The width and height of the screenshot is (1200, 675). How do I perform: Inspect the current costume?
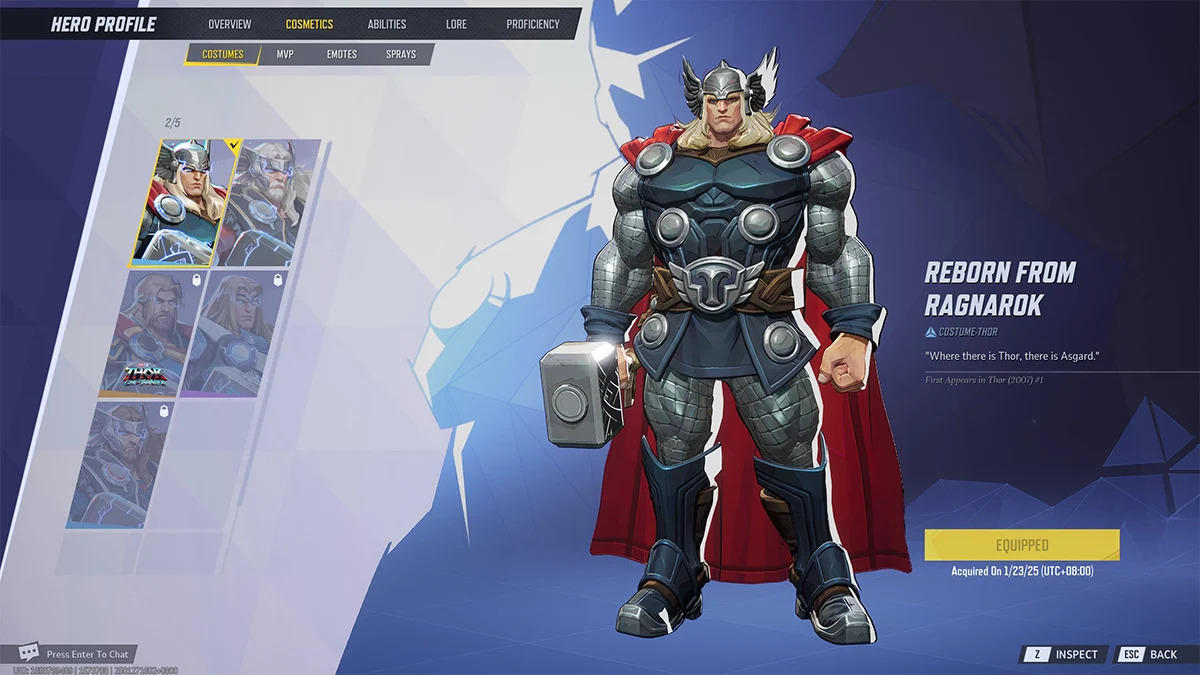[1065, 654]
